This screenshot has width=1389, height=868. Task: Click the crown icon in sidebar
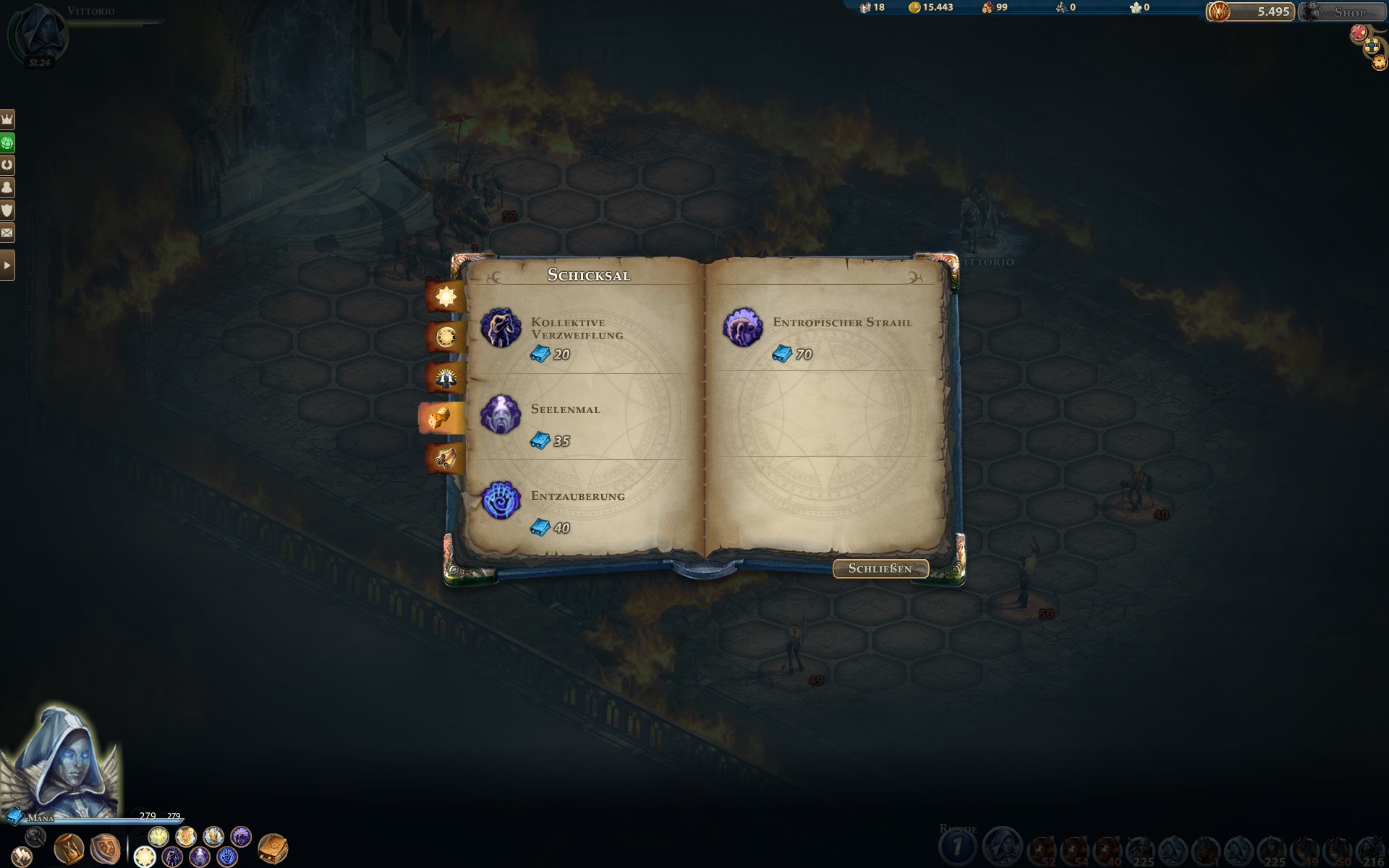[x=7, y=119]
